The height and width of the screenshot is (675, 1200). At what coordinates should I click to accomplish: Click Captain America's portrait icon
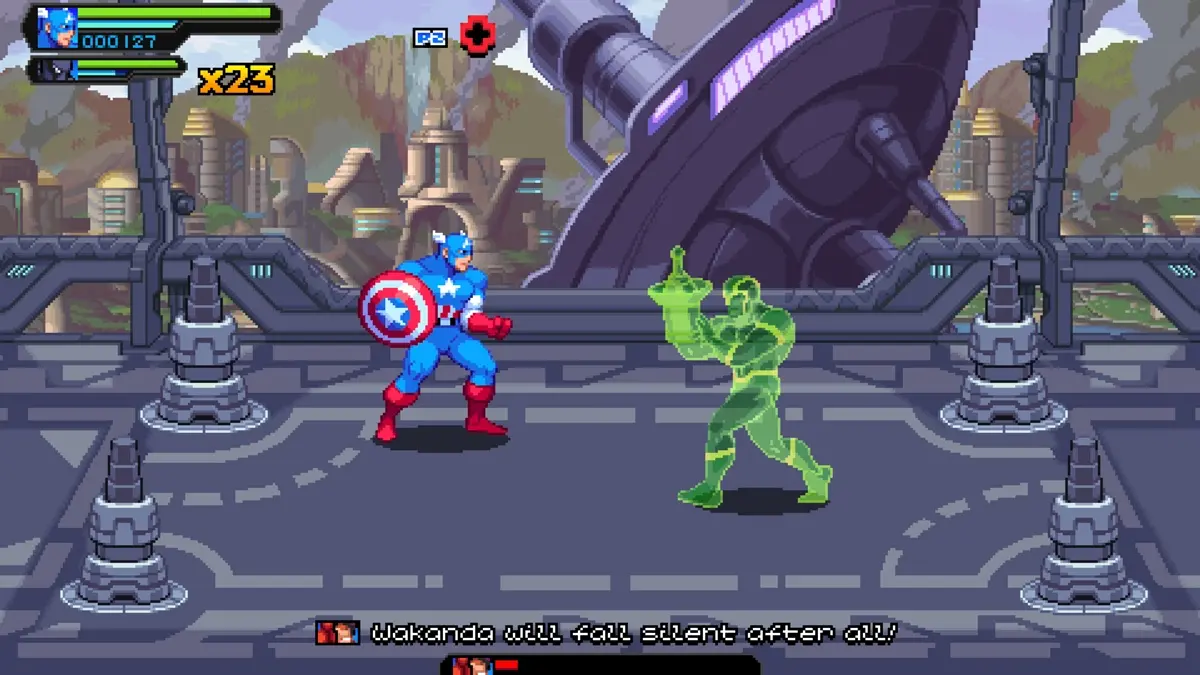pos(57,28)
